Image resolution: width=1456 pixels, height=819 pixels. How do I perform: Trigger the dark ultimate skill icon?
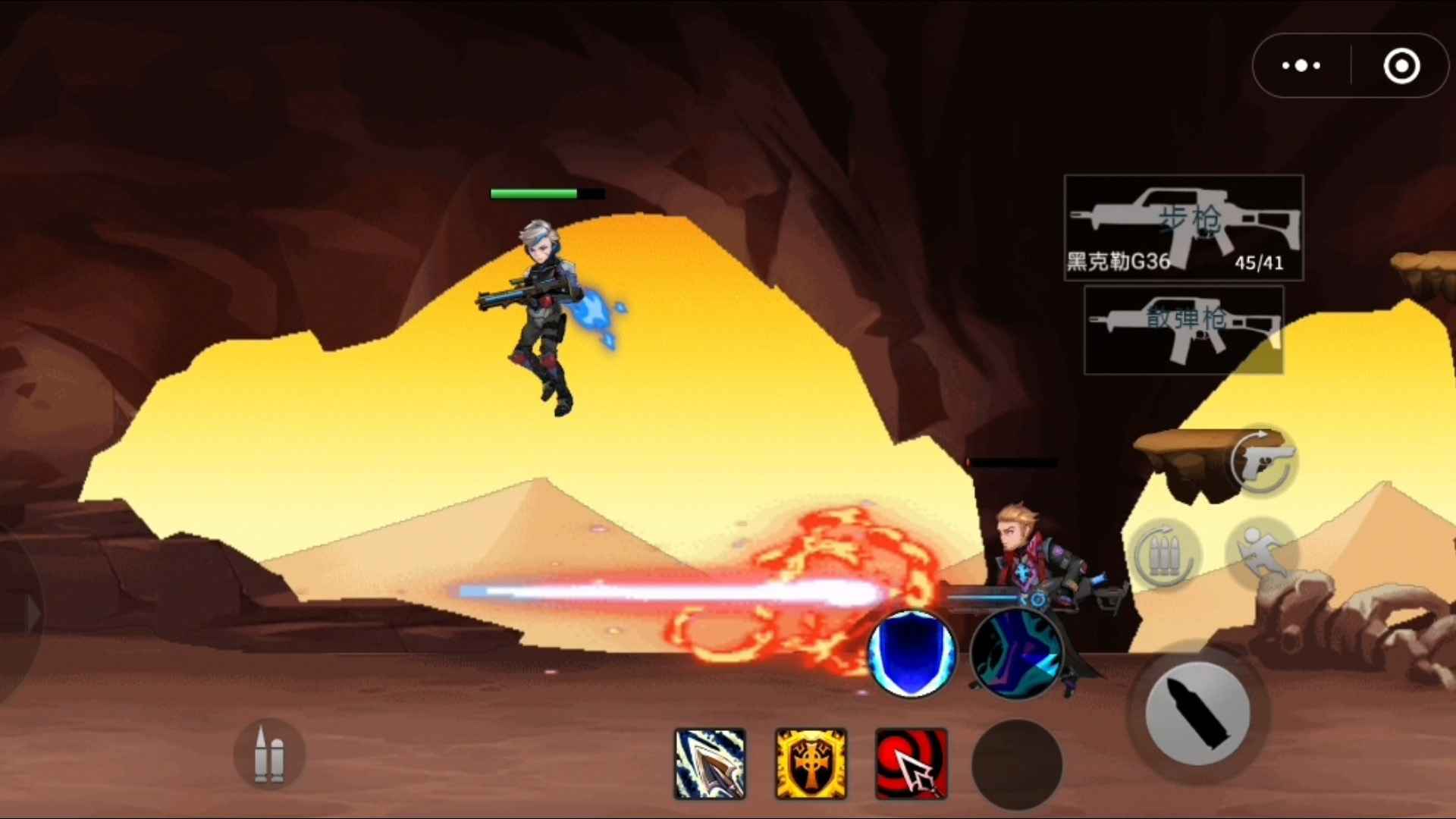point(1018,654)
